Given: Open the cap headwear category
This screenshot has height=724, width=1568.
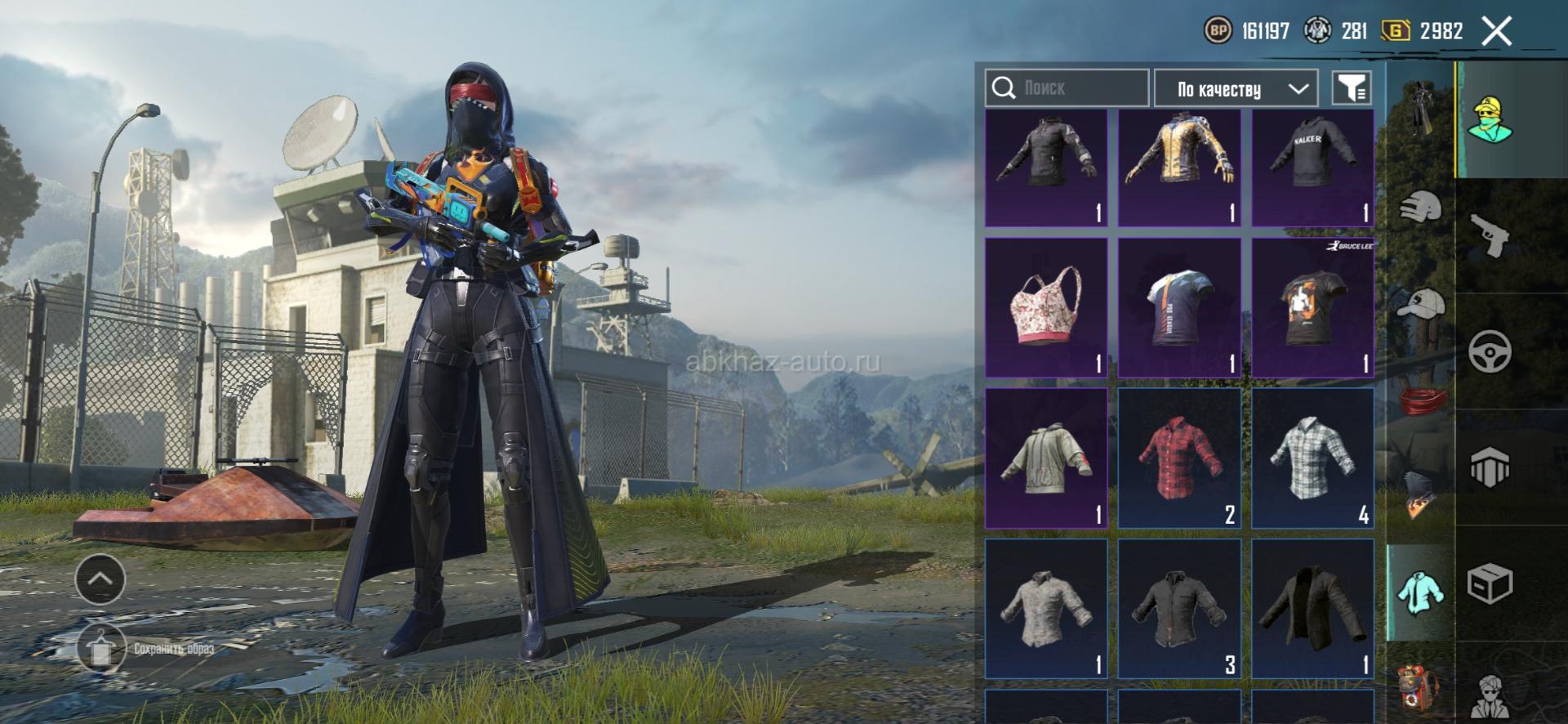Looking at the screenshot, I should point(1421,304).
